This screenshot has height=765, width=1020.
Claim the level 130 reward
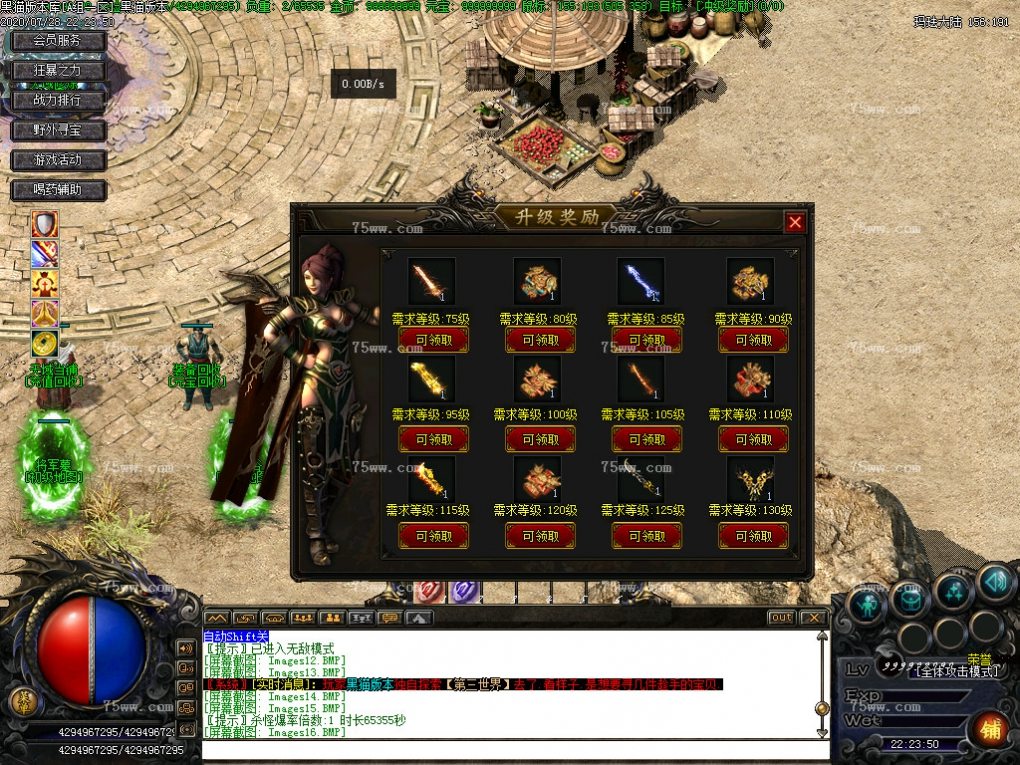[x=753, y=536]
